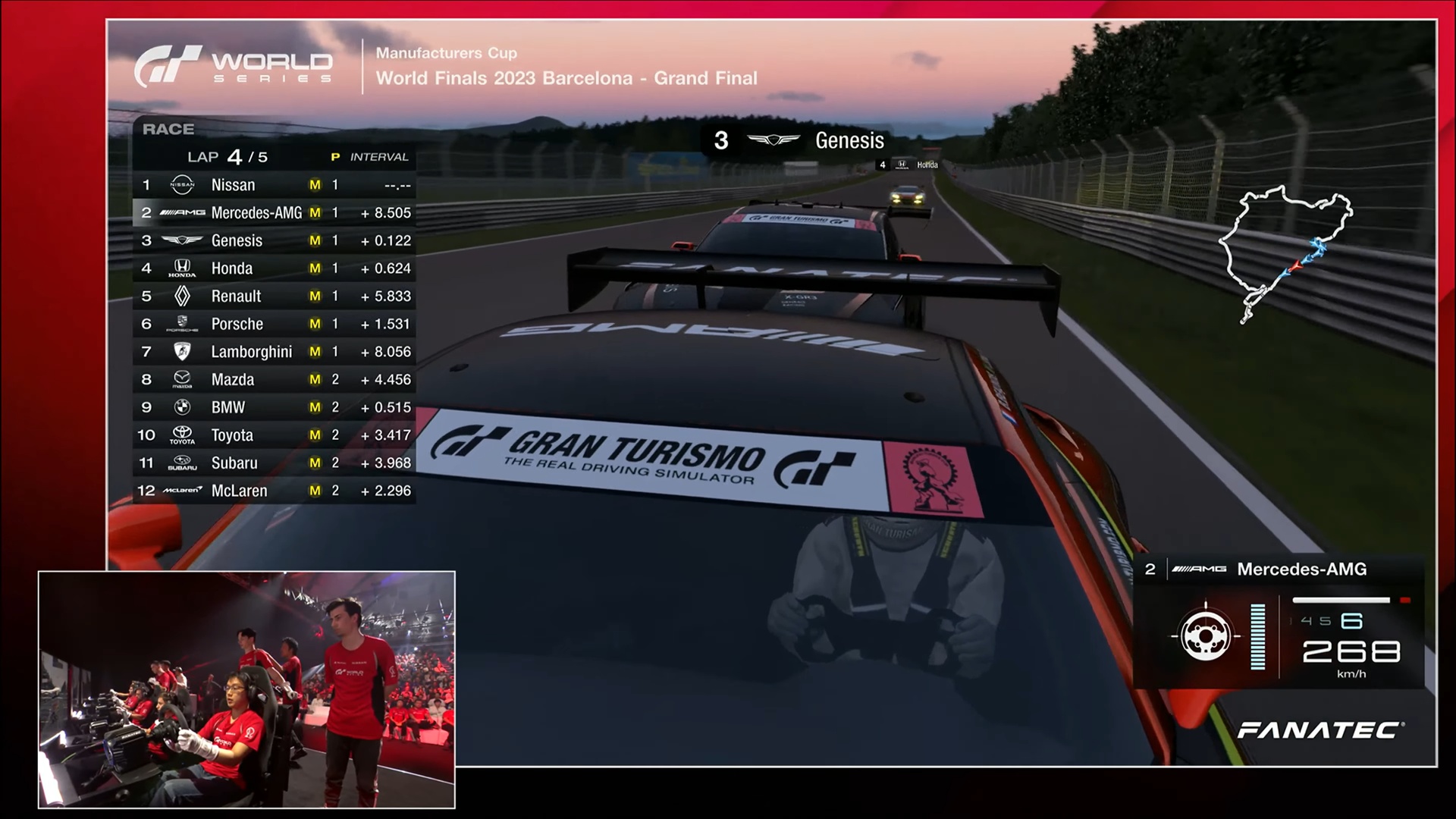The width and height of the screenshot is (1456, 819).
Task: Click the Fanatec sponsor logo
Action: [x=1320, y=730]
